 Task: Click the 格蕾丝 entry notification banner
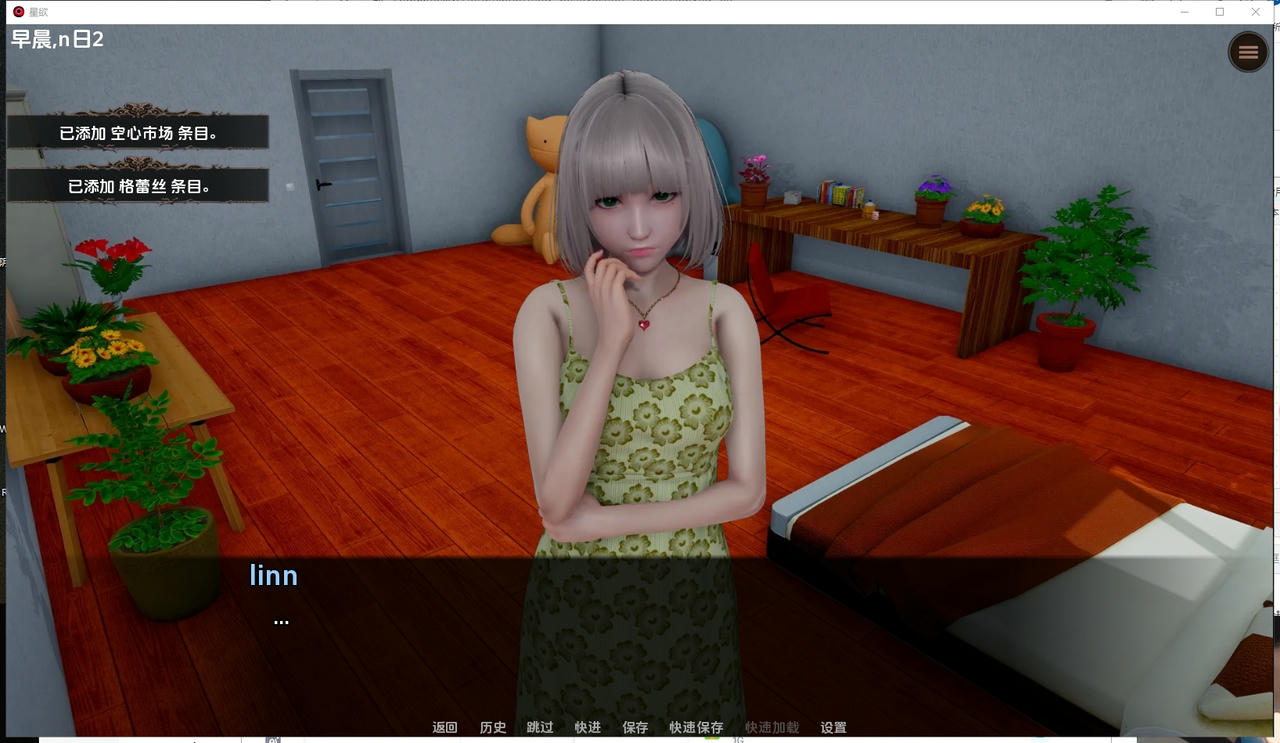point(137,184)
